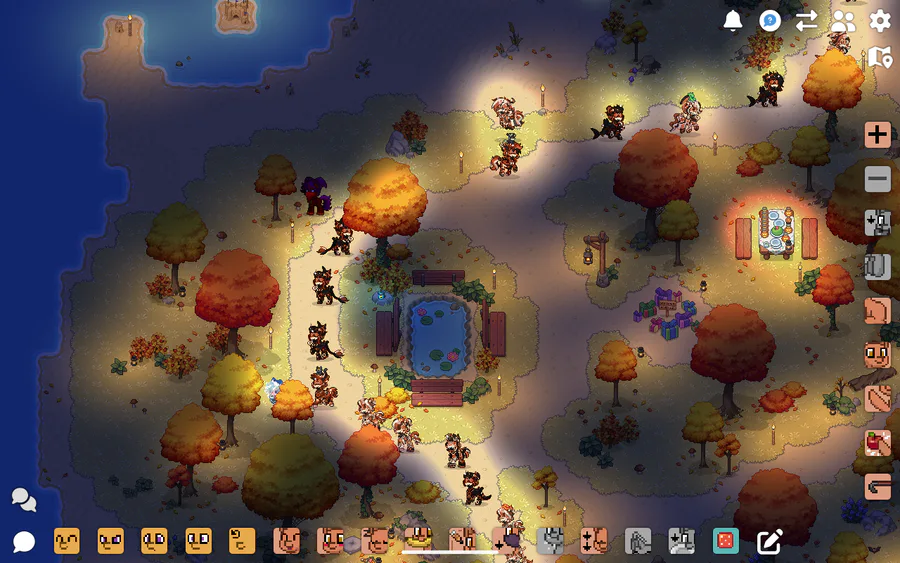The height and width of the screenshot is (563, 900).
Task: Select the apple item action button
Action: pos(878,443)
